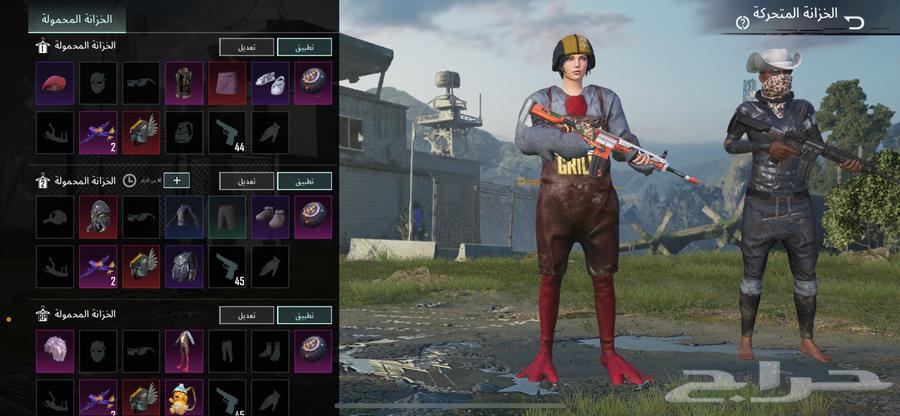
Task: Apply the first portable wardrobe (تطبيق)
Action: pos(304,46)
